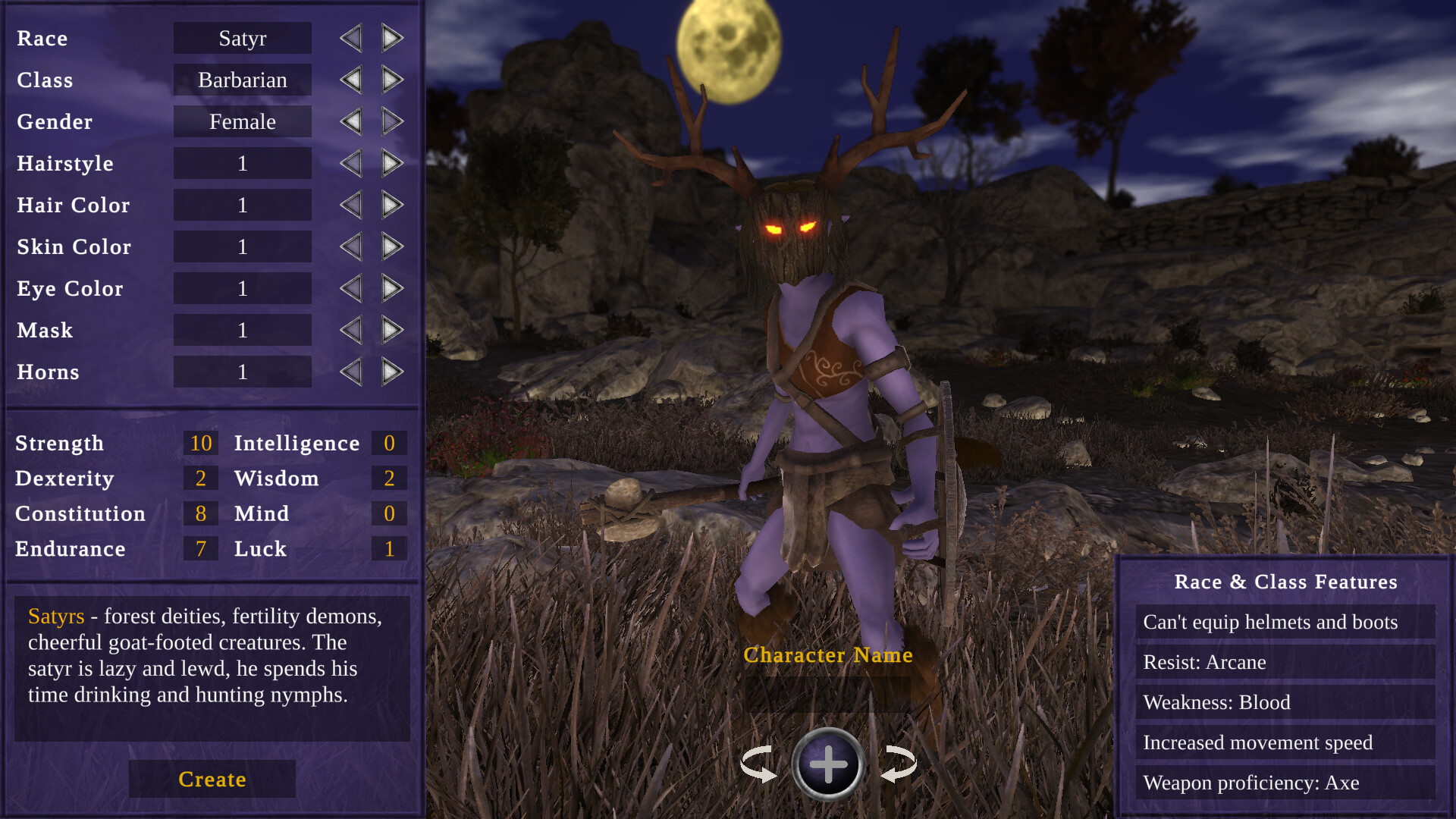This screenshot has width=1456, height=819.
Task: Click the Satyrs link in the description
Action: [x=55, y=617]
